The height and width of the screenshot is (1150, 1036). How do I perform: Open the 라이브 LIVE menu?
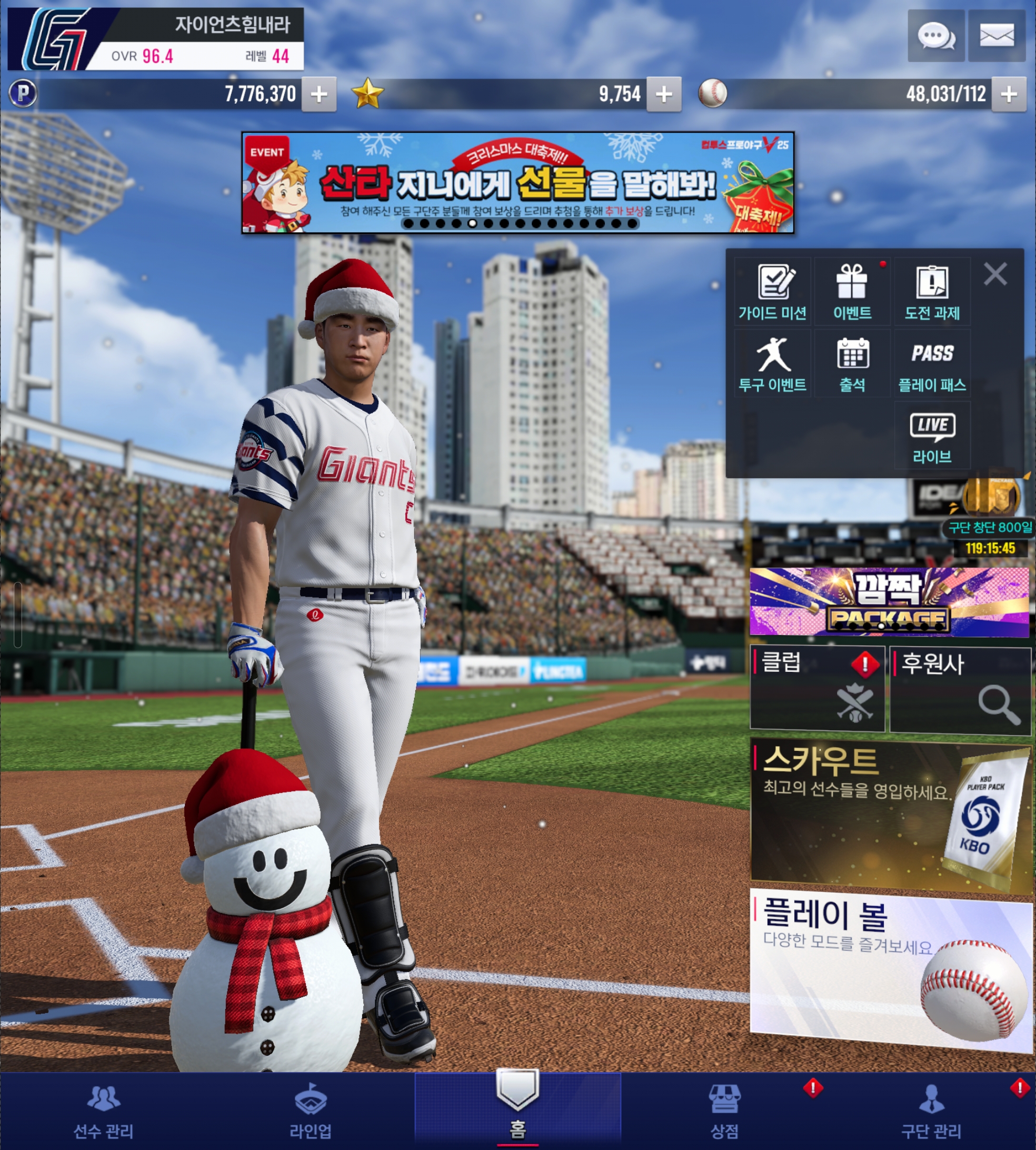click(932, 437)
